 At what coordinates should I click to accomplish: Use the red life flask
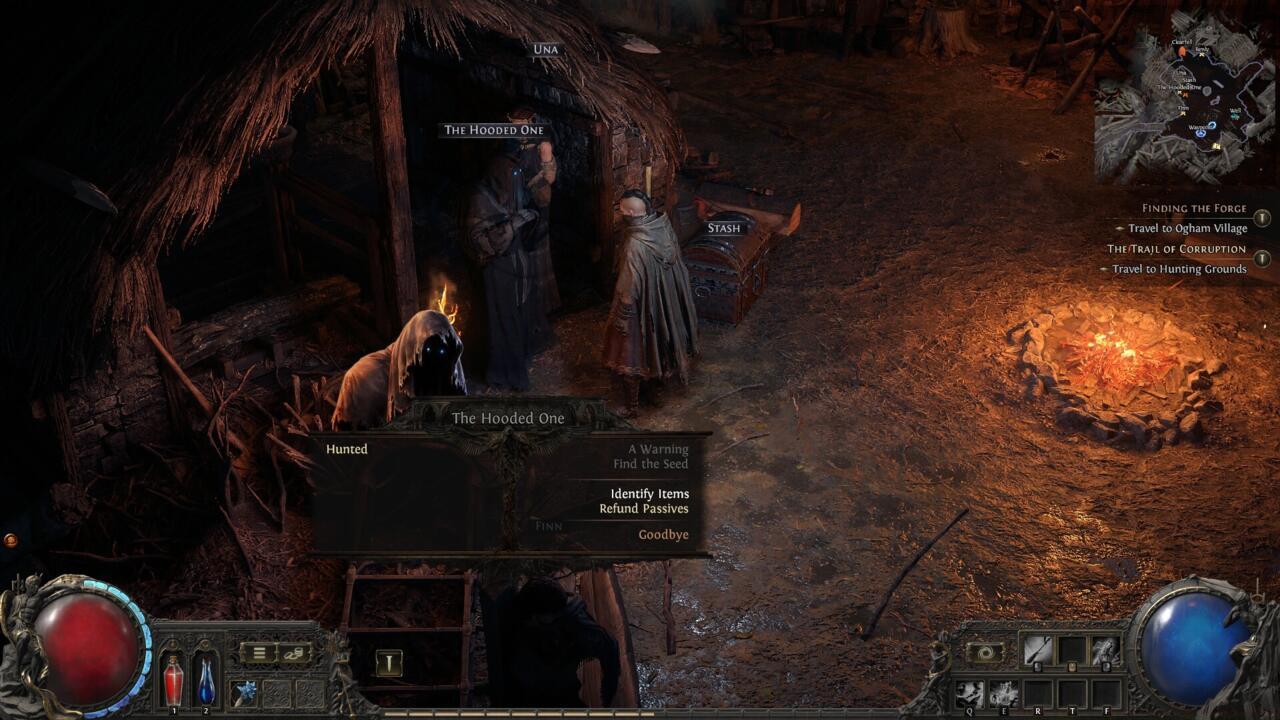[174, 681]
